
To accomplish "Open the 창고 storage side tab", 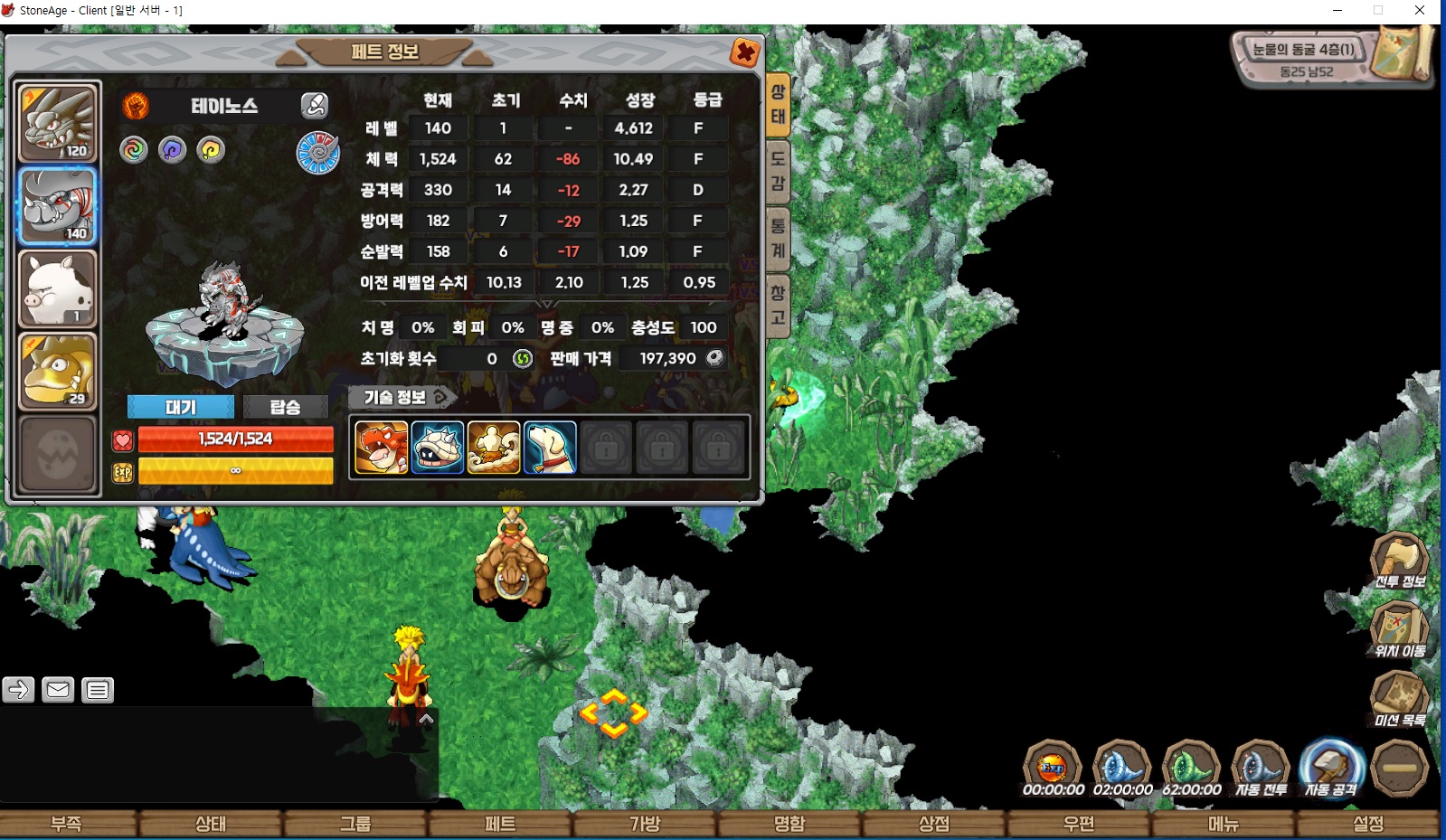I will pos(778,305).
